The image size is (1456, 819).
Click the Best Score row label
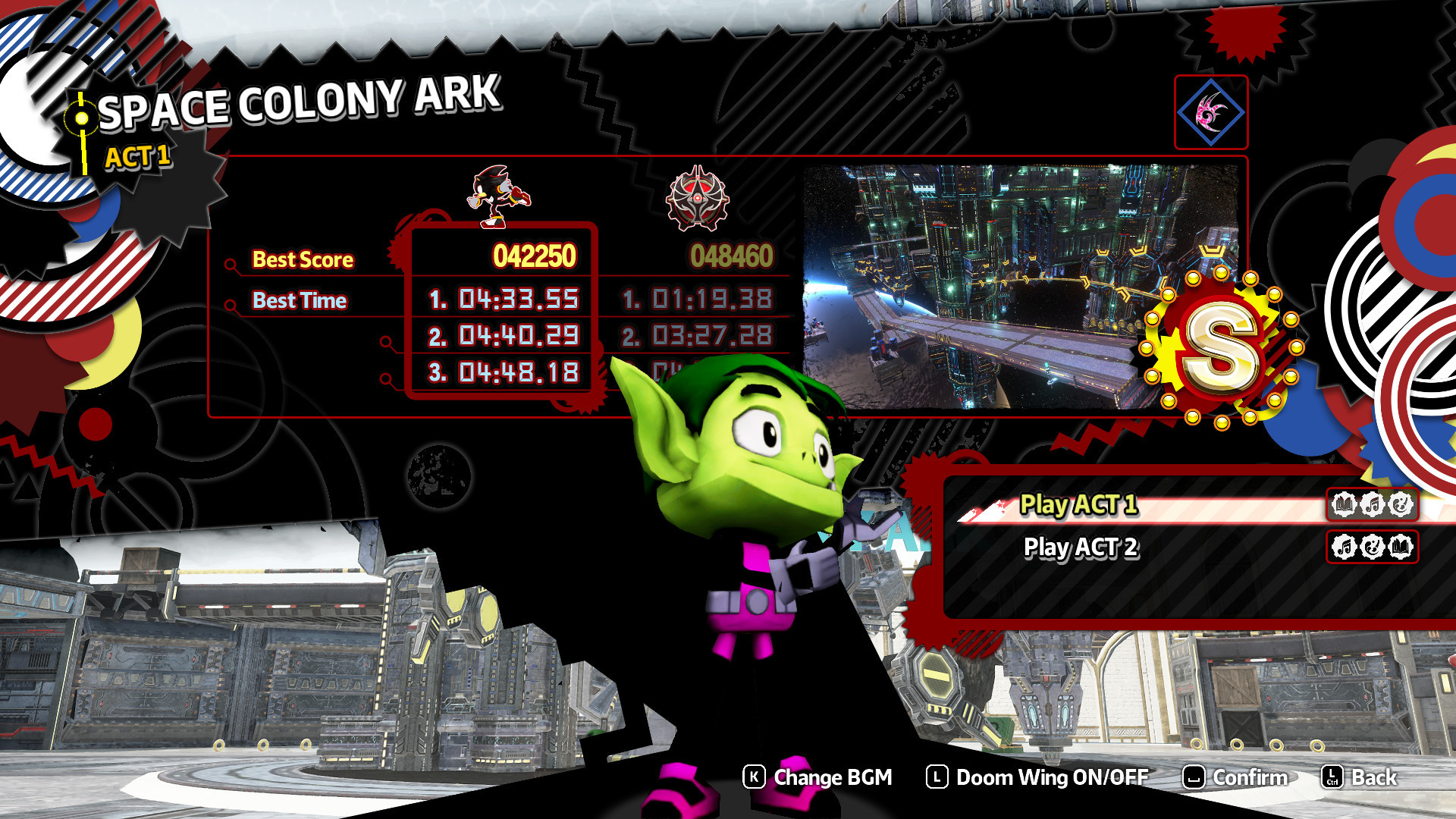[x=302, y=259]
